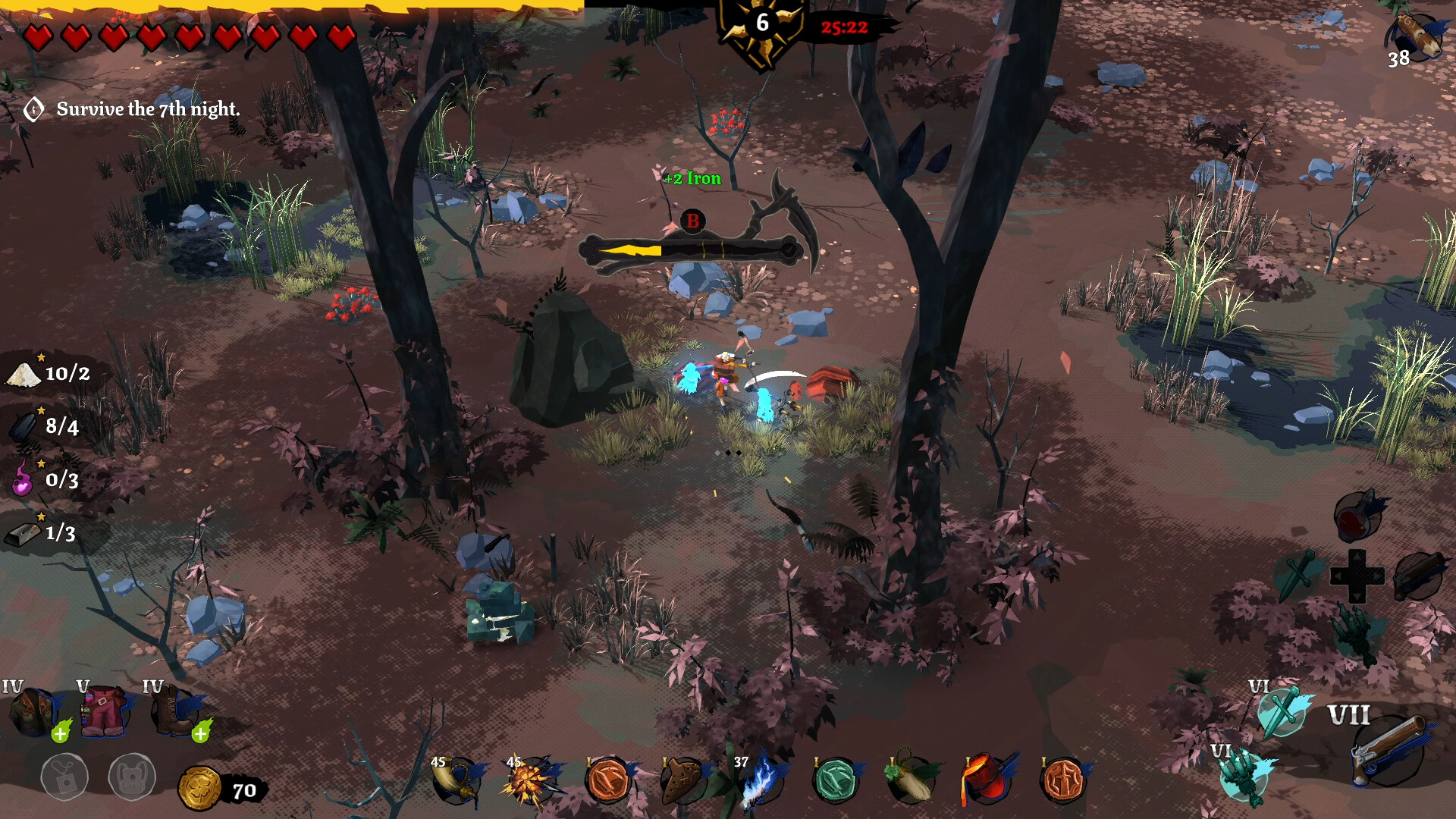The height and width of the screenshot is (819, 1456).
Task: Select the tier V pants slot
Action: click(104, 713)
